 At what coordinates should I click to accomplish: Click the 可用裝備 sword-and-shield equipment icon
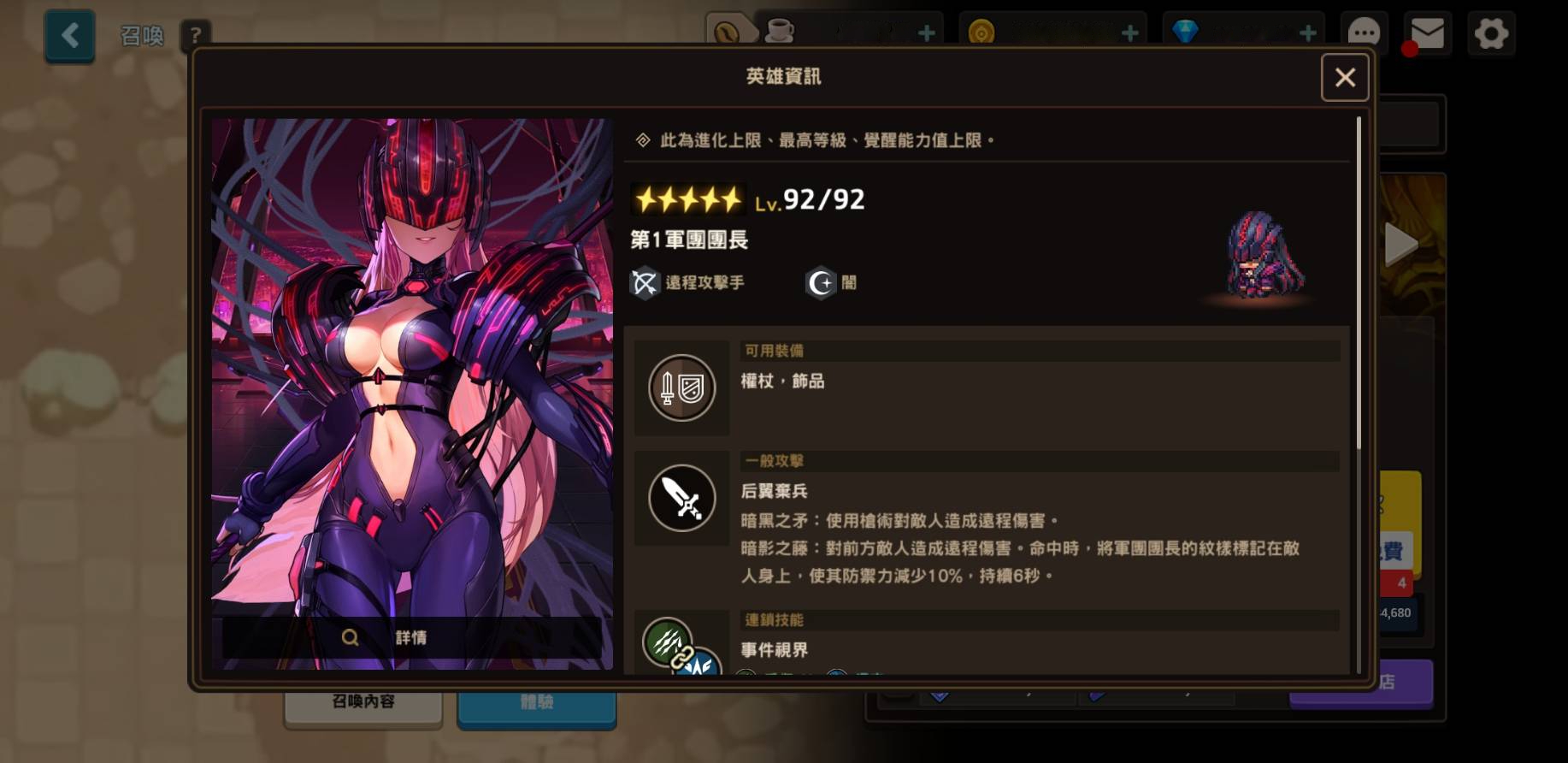click(x=681, y=387)
